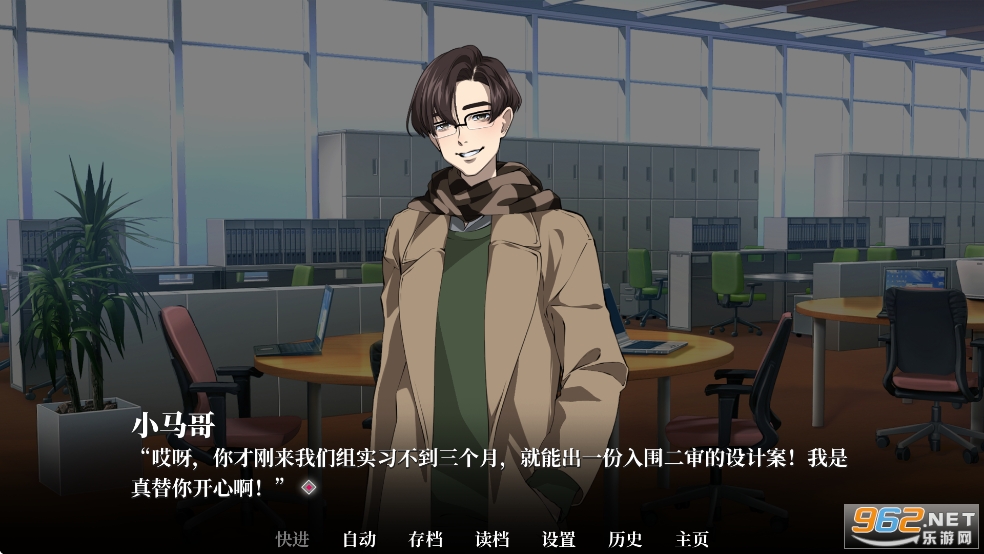The height and width of the screenshot is (554, 984).
Task: Open the 存档 save menu
Action: [x=425, y=539]
